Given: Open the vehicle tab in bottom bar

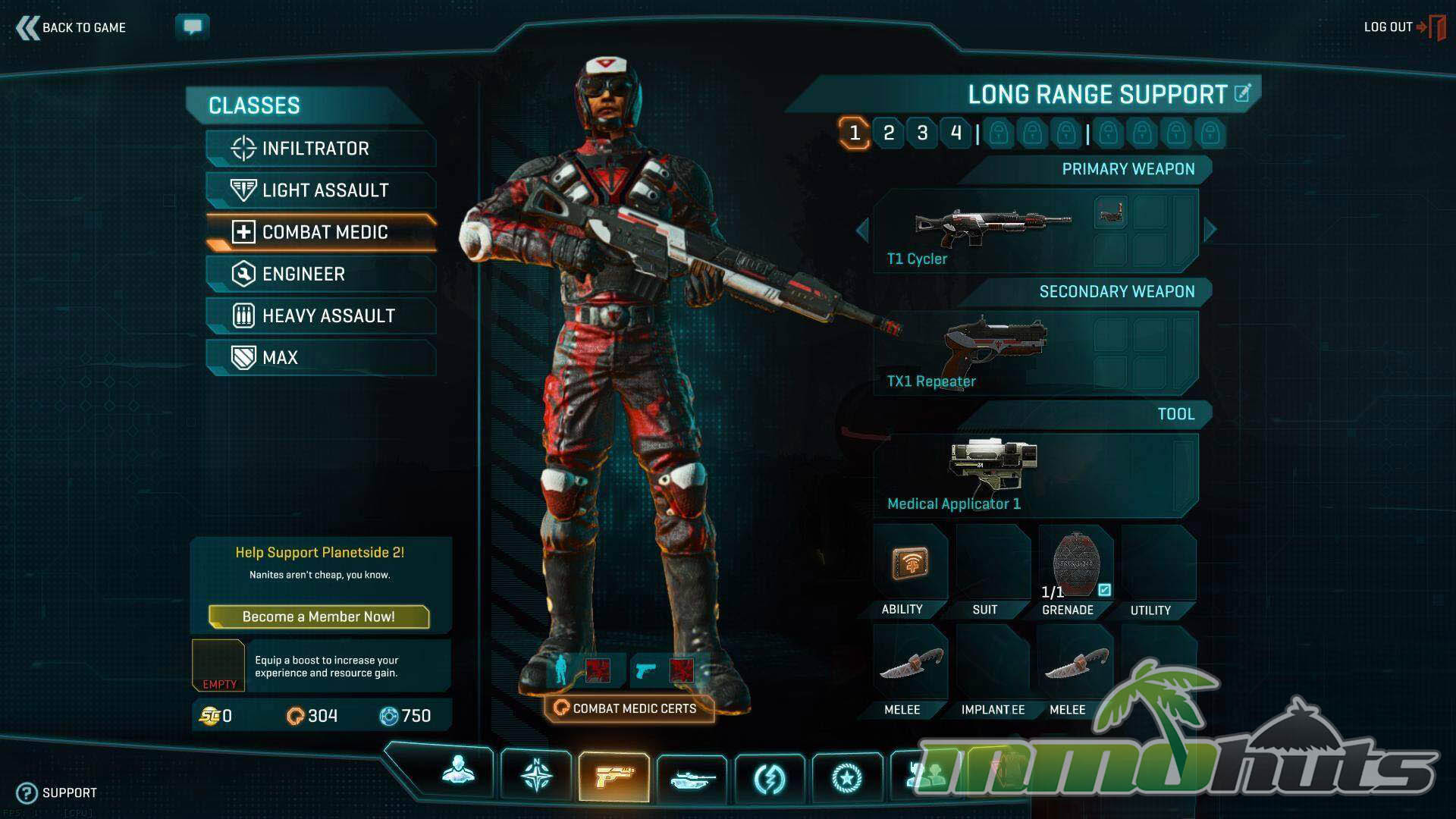Looking at the screenshot, I should pyautogui.click(x=692, y=777).
